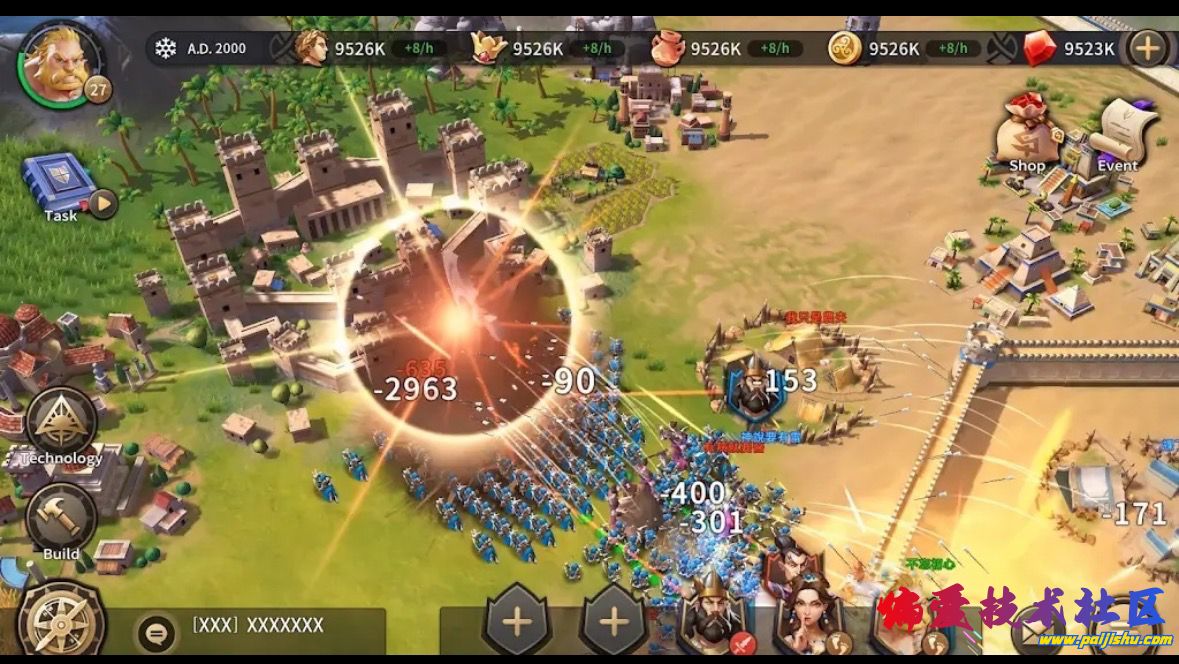Add more red gems with plus button

(1148, 48)
